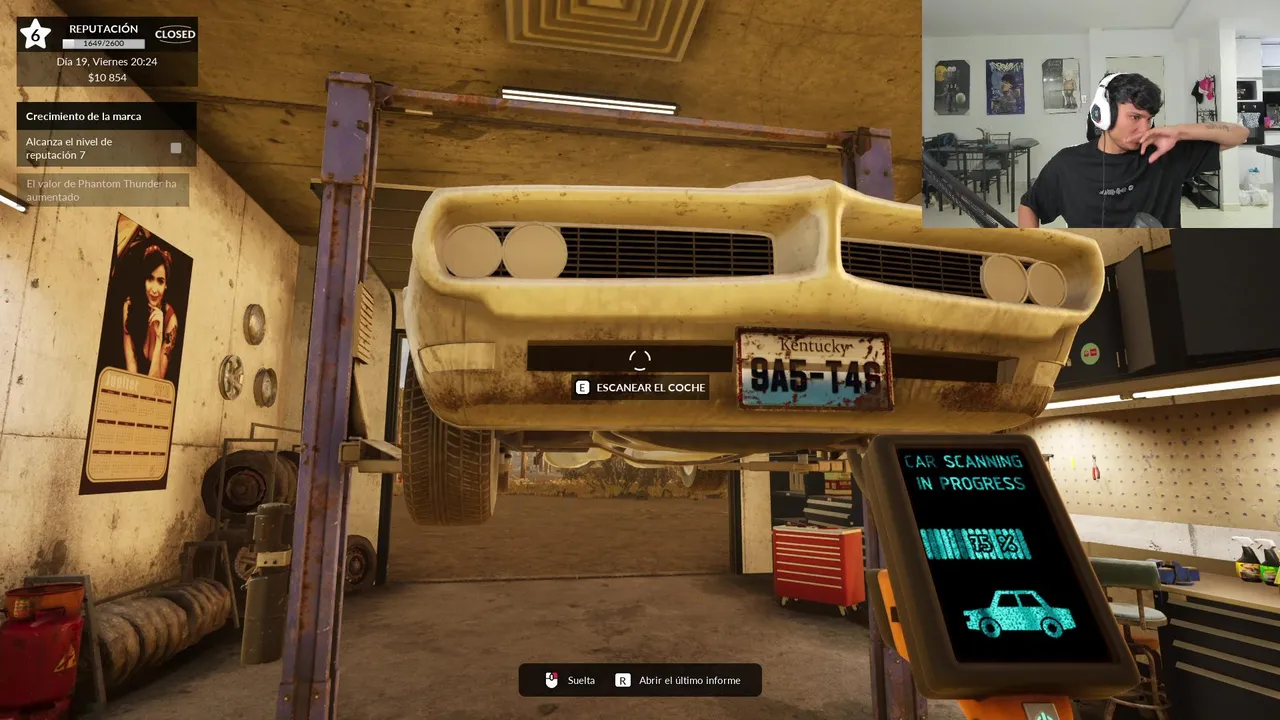The height and width of the screenshot is (720, 1280).
Task: Toggle the CLOSED shop status sign
Action: click(175, 34)
